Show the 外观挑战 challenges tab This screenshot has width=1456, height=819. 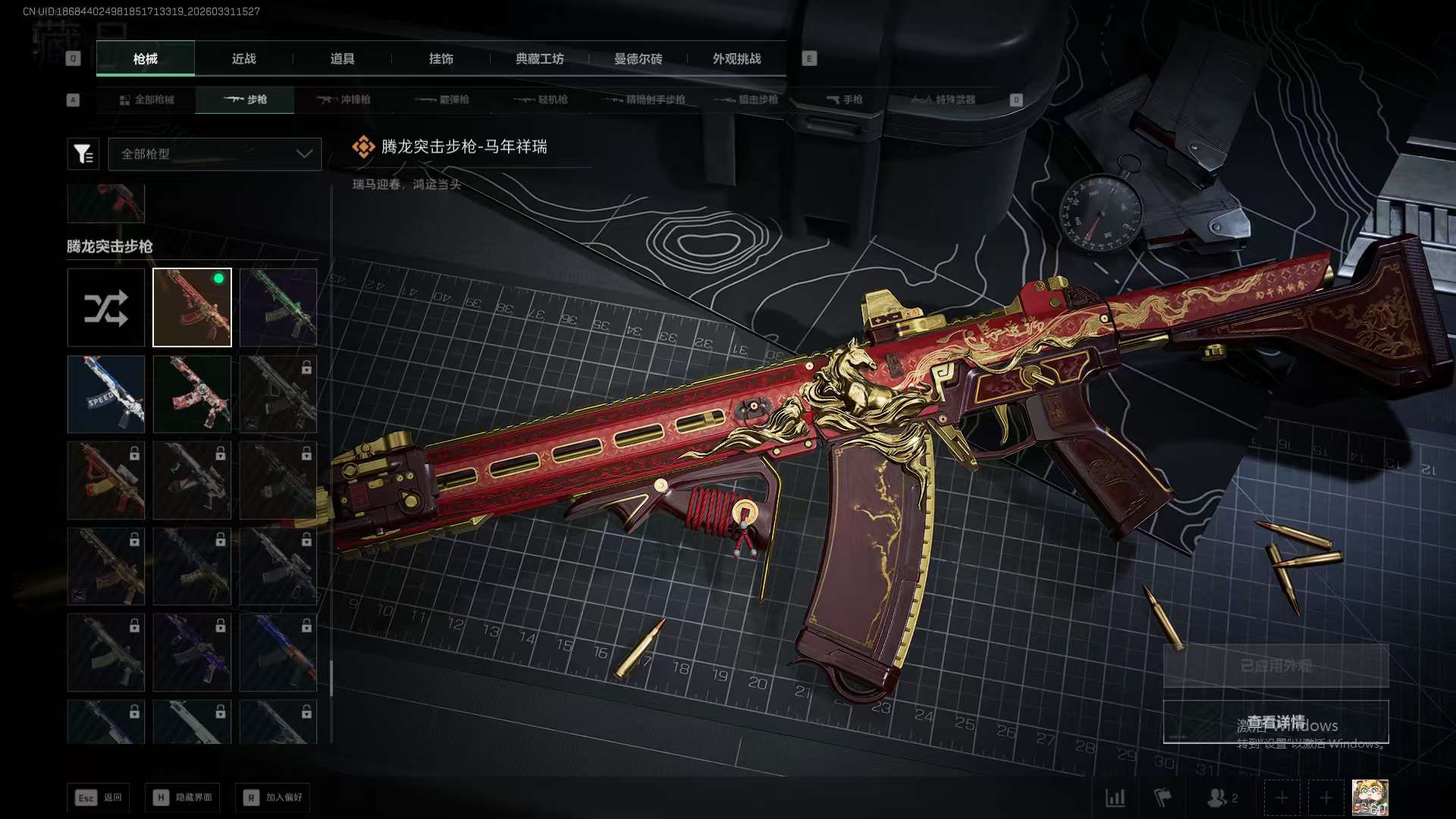pos(736,59)
